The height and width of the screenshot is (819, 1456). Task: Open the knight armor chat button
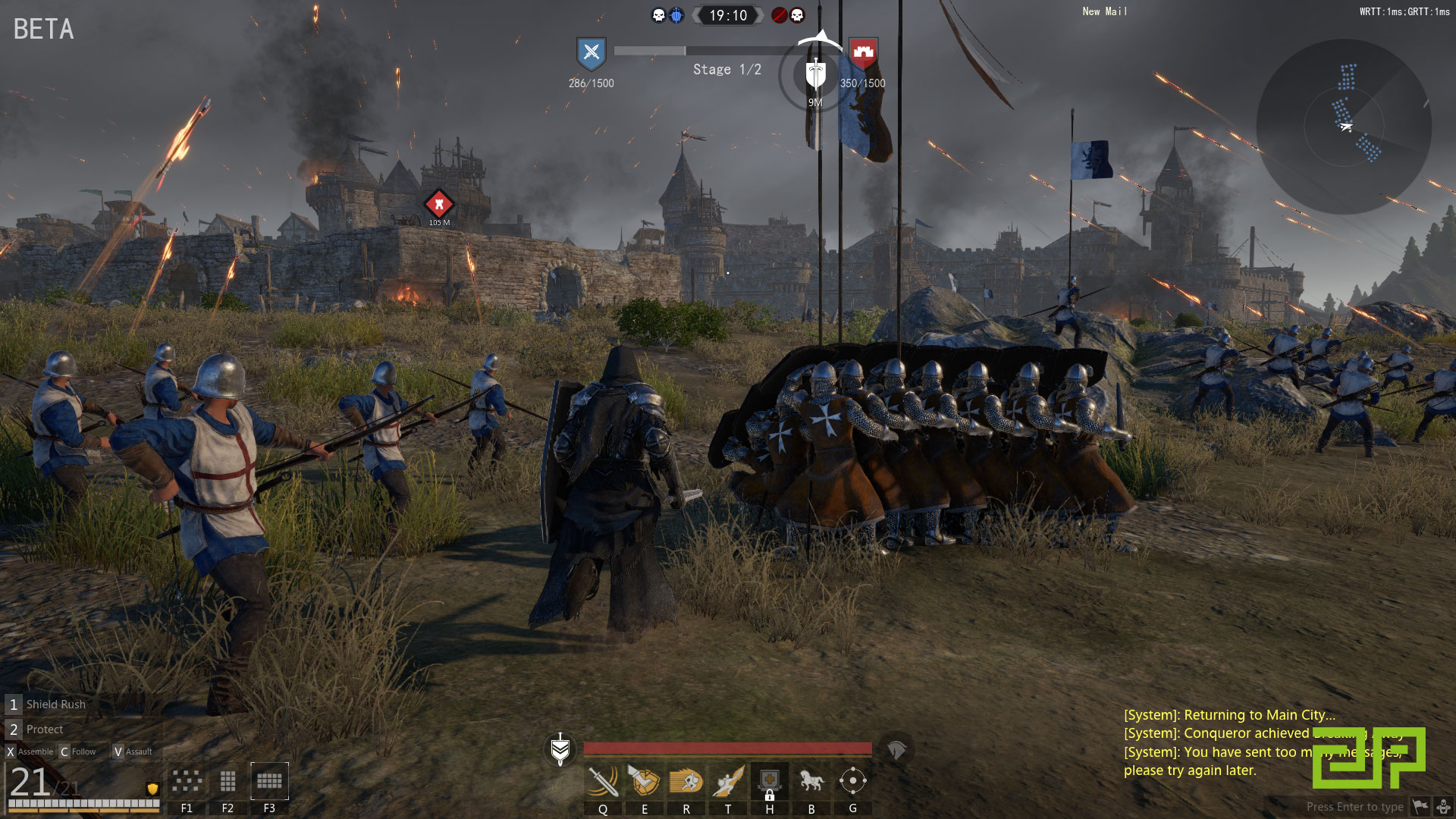pyautogui.click(x=1444, y=806)
